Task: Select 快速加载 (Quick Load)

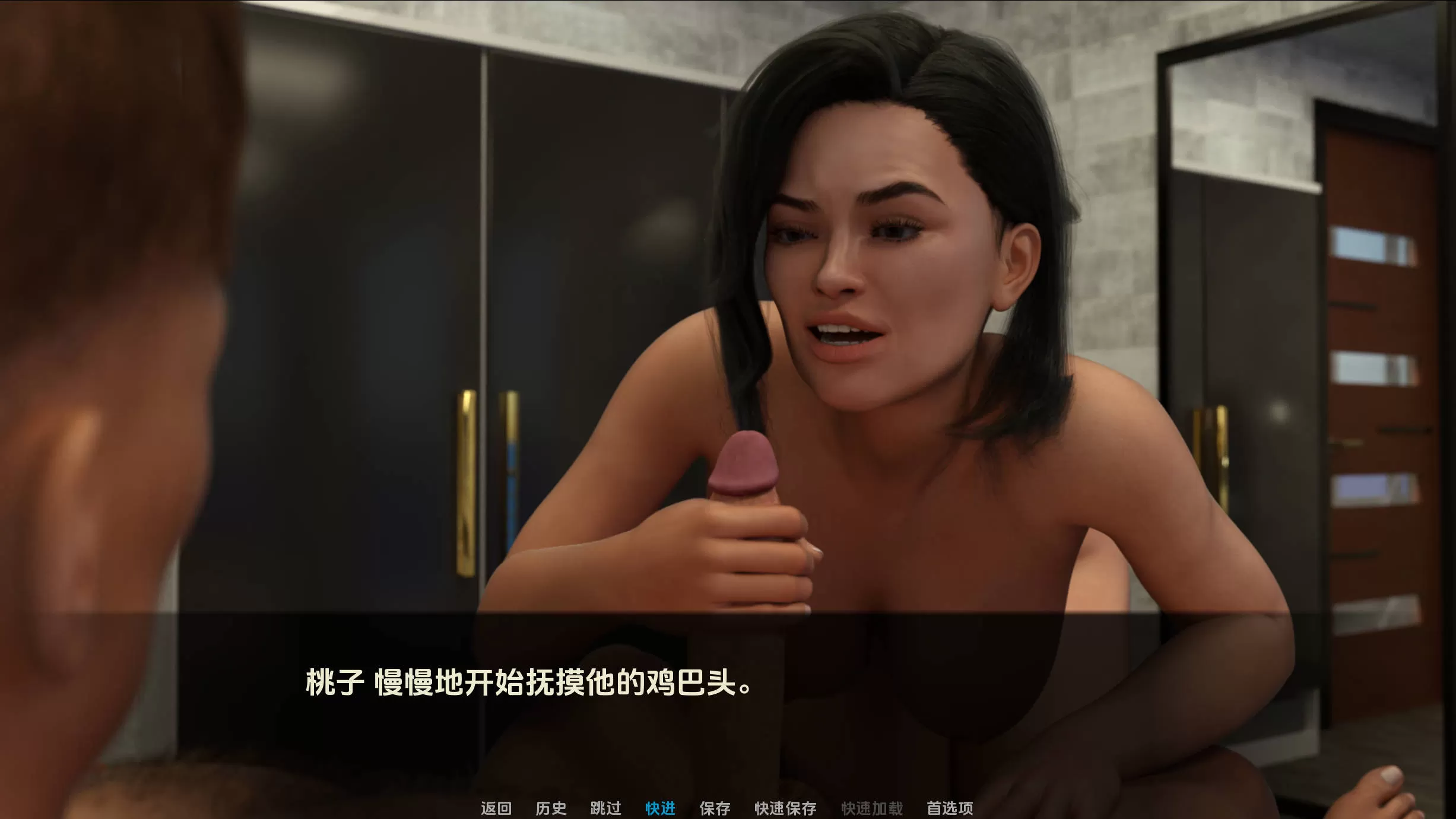Action: pos(872,808)
